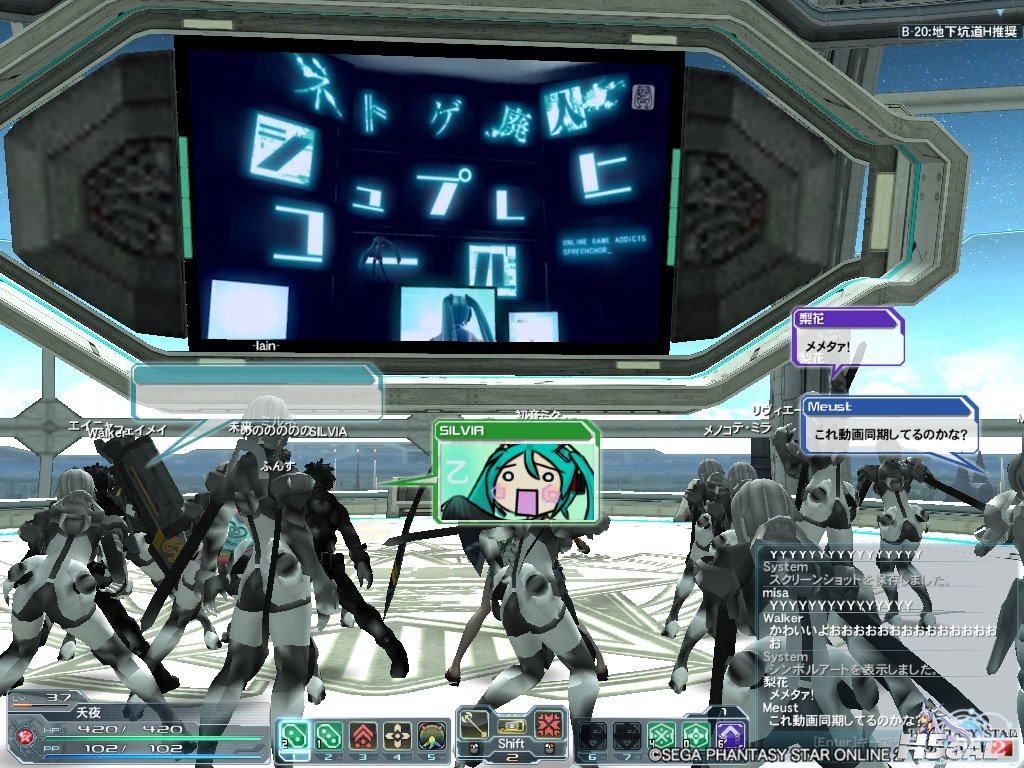Choose the equipped rod weapon icon
The width and height of the screenshot is (1024, 768).
click(x=476, y=724)
